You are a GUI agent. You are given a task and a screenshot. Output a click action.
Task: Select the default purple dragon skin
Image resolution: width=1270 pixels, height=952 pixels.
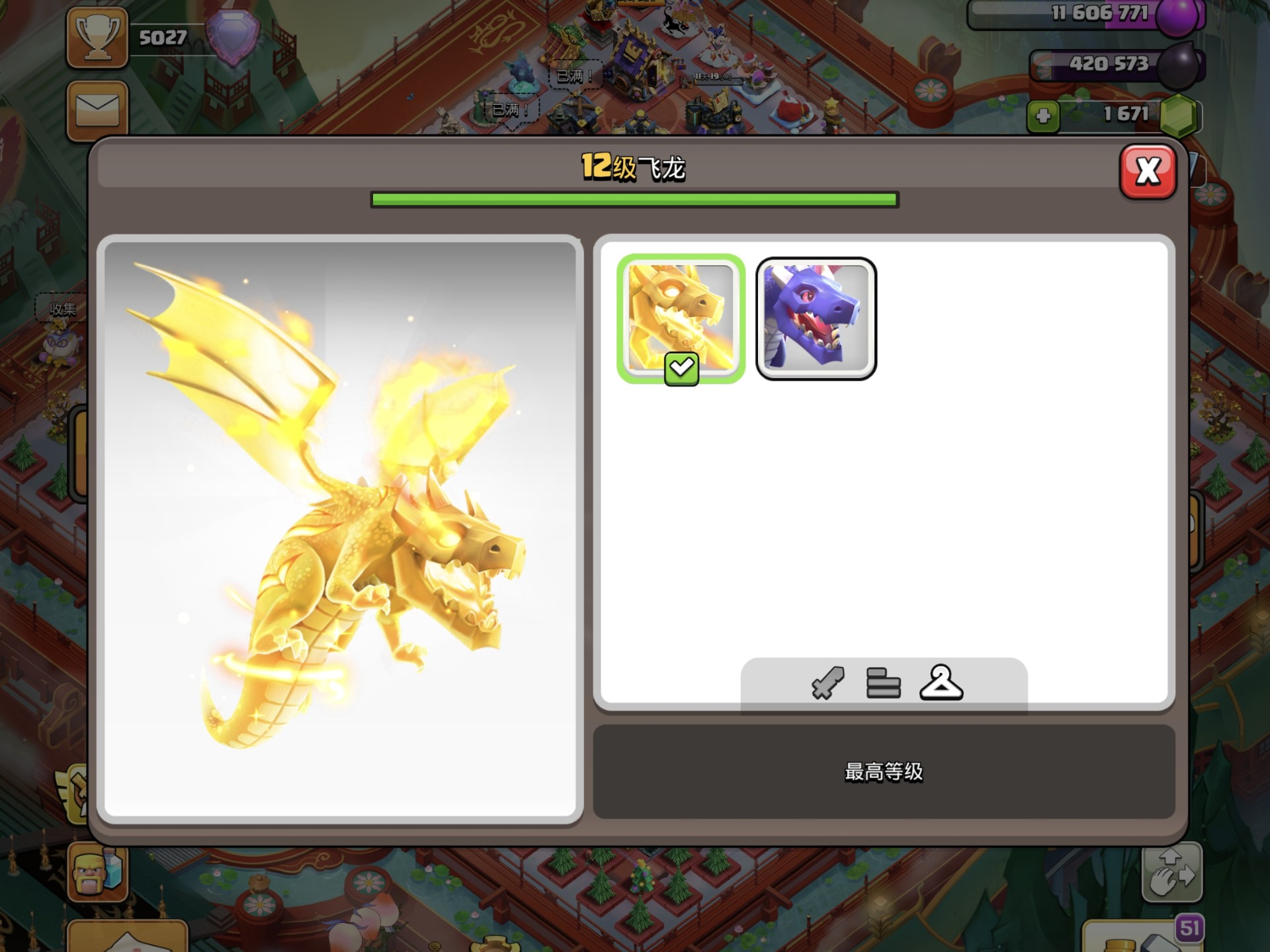[x=816, y=317]
